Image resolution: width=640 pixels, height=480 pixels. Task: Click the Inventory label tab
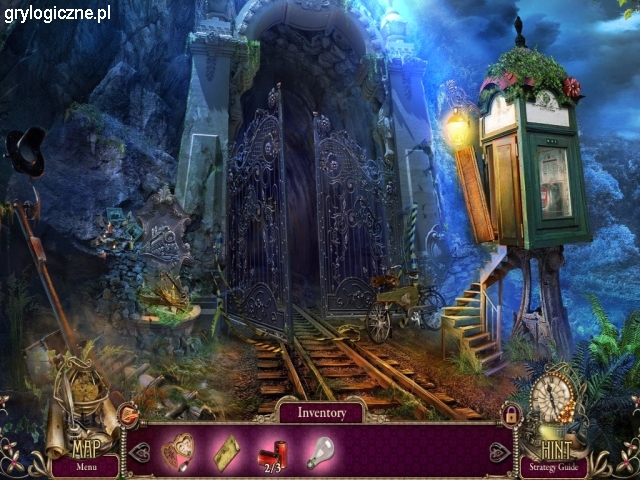(x=320, y=412)
